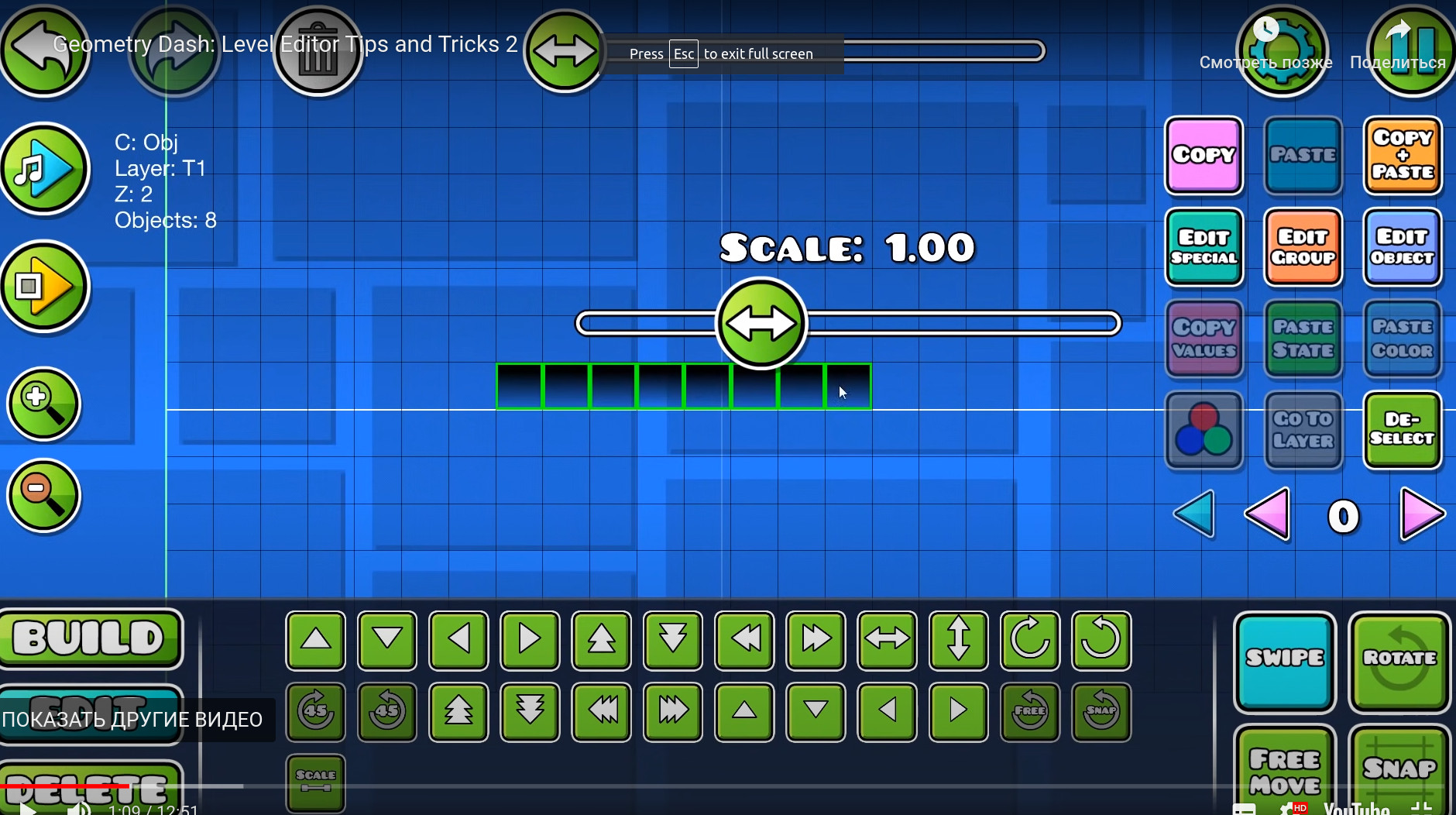Click the Scale tool button
This screenshot has height=815, width=1456.
315,782
